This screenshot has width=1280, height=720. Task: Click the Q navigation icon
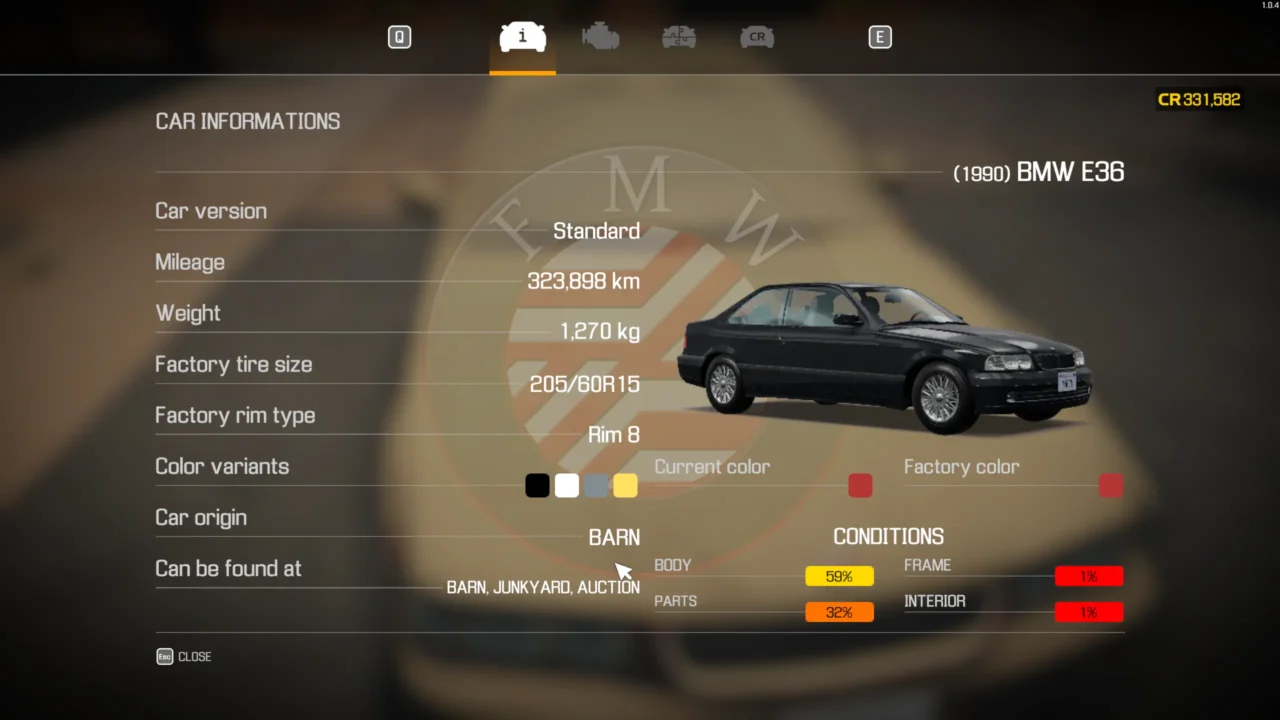[399, 37]
